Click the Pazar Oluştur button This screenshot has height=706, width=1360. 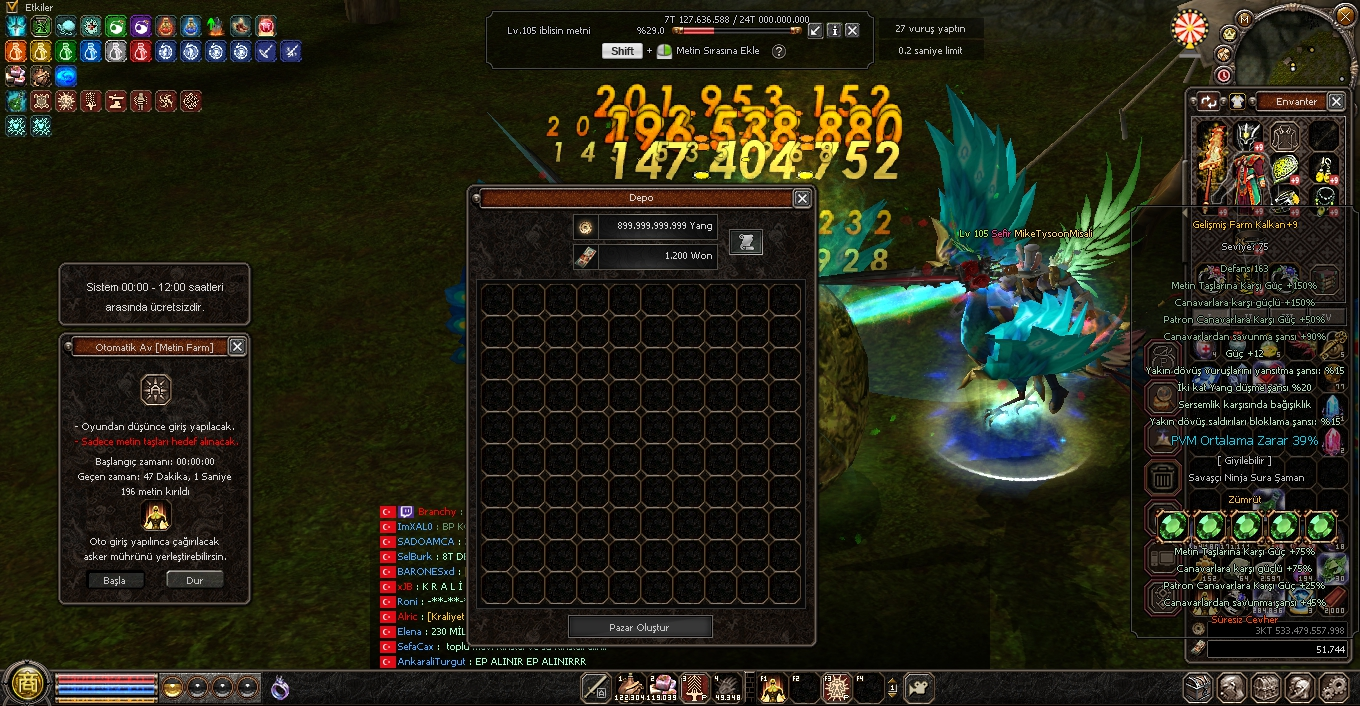click(x=640, y=627)
